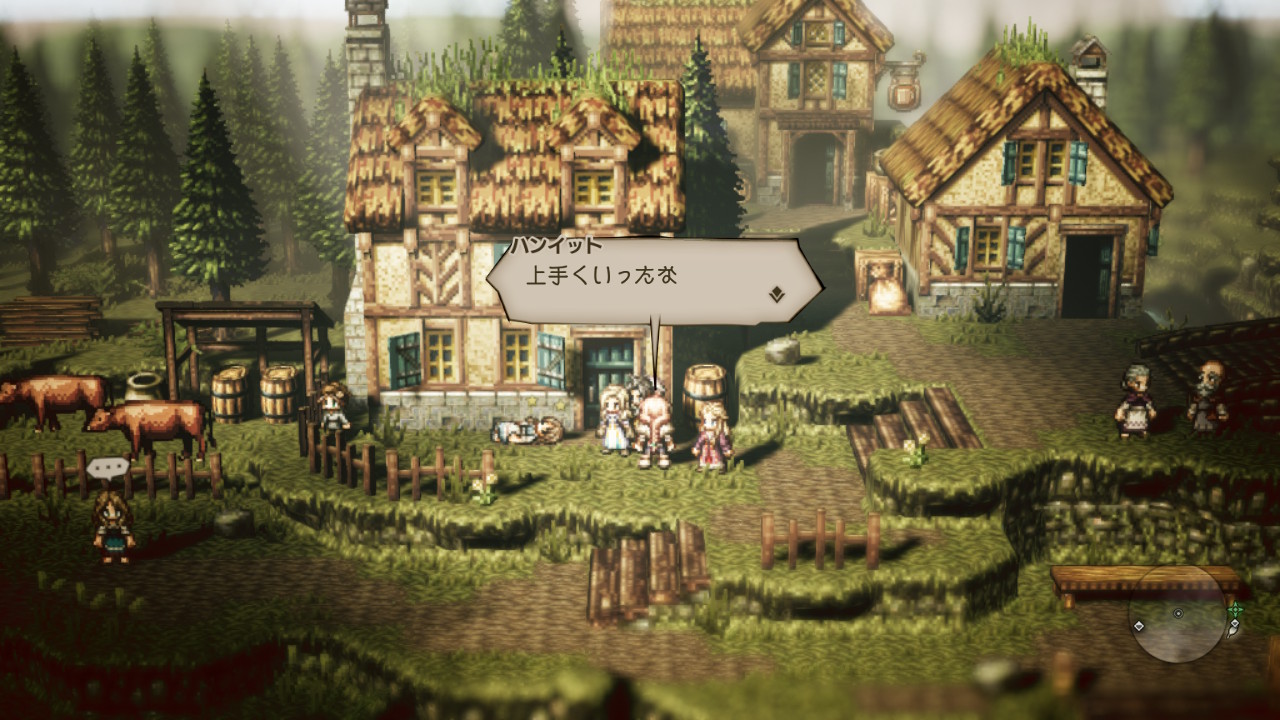Click the white diamond marker on minimap's left edge
The width and height of the screenshot is (1280, 720).
click(x=1139, y=626)
